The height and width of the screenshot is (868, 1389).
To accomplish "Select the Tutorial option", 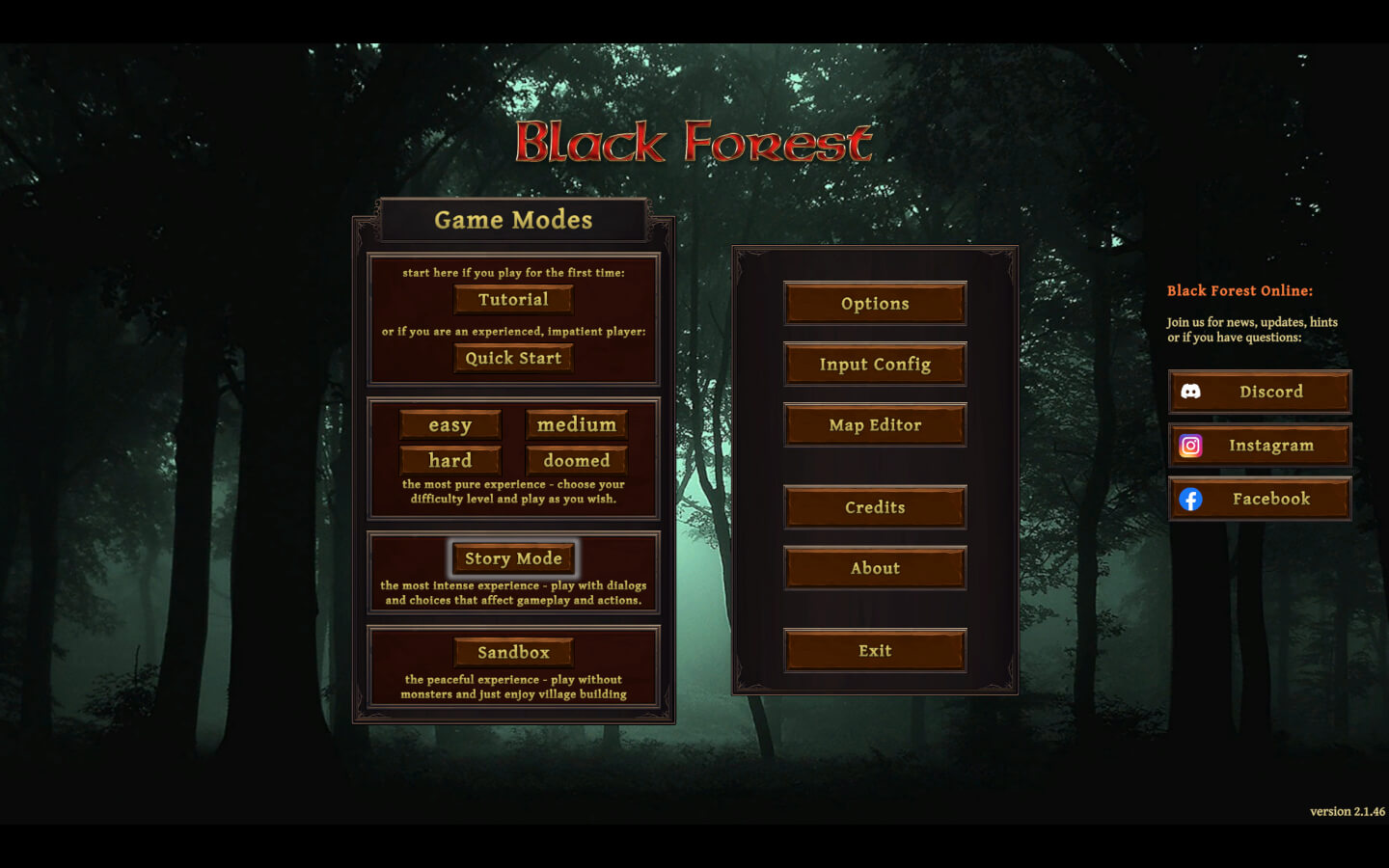I will coord(512,299).
